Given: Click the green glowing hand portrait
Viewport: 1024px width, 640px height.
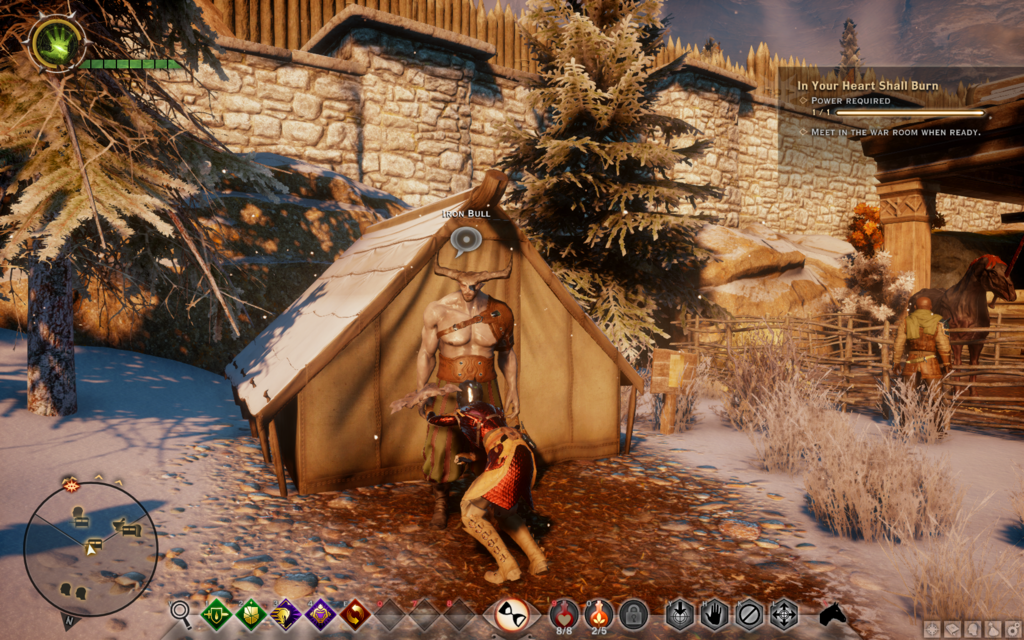Looking at the screenshot, I should pos(55,44).
